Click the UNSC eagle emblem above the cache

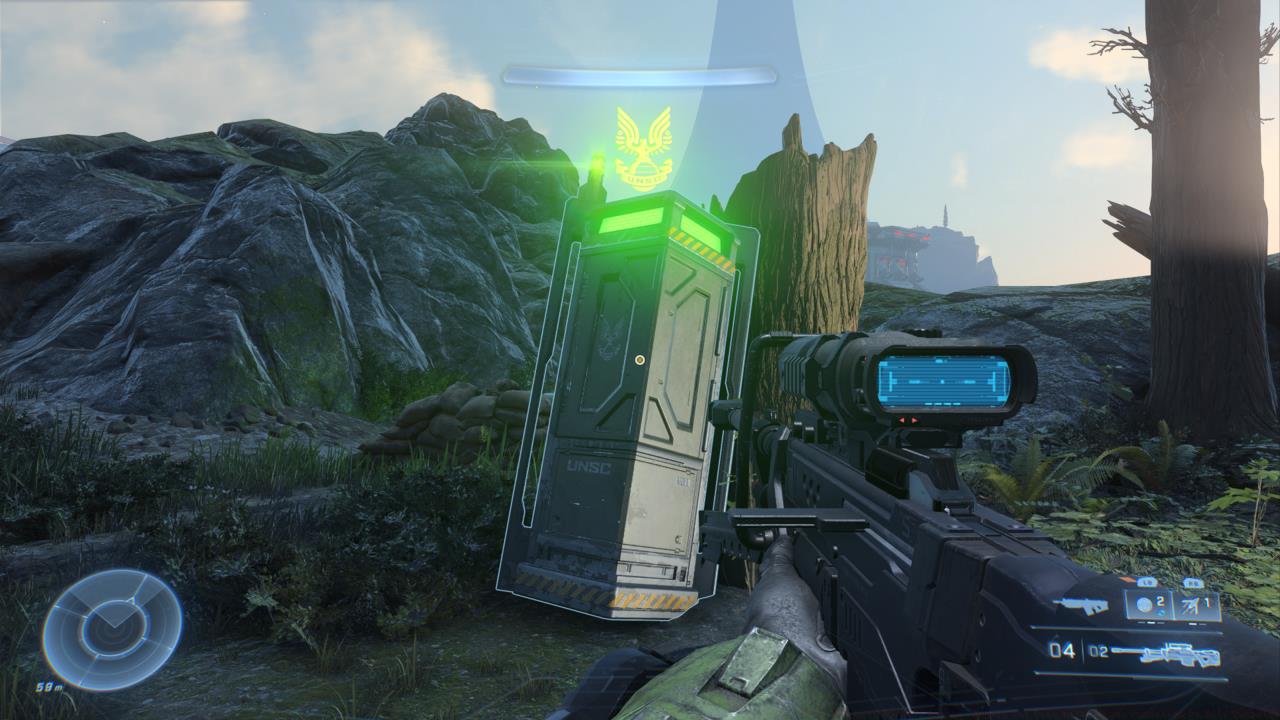point(646,147)
